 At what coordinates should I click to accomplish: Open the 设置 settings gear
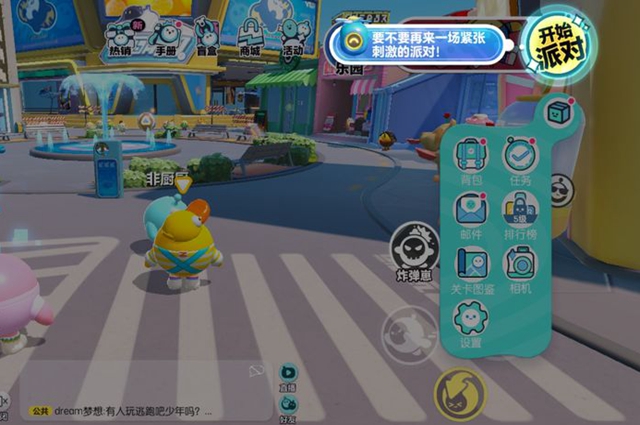(470, 322)
